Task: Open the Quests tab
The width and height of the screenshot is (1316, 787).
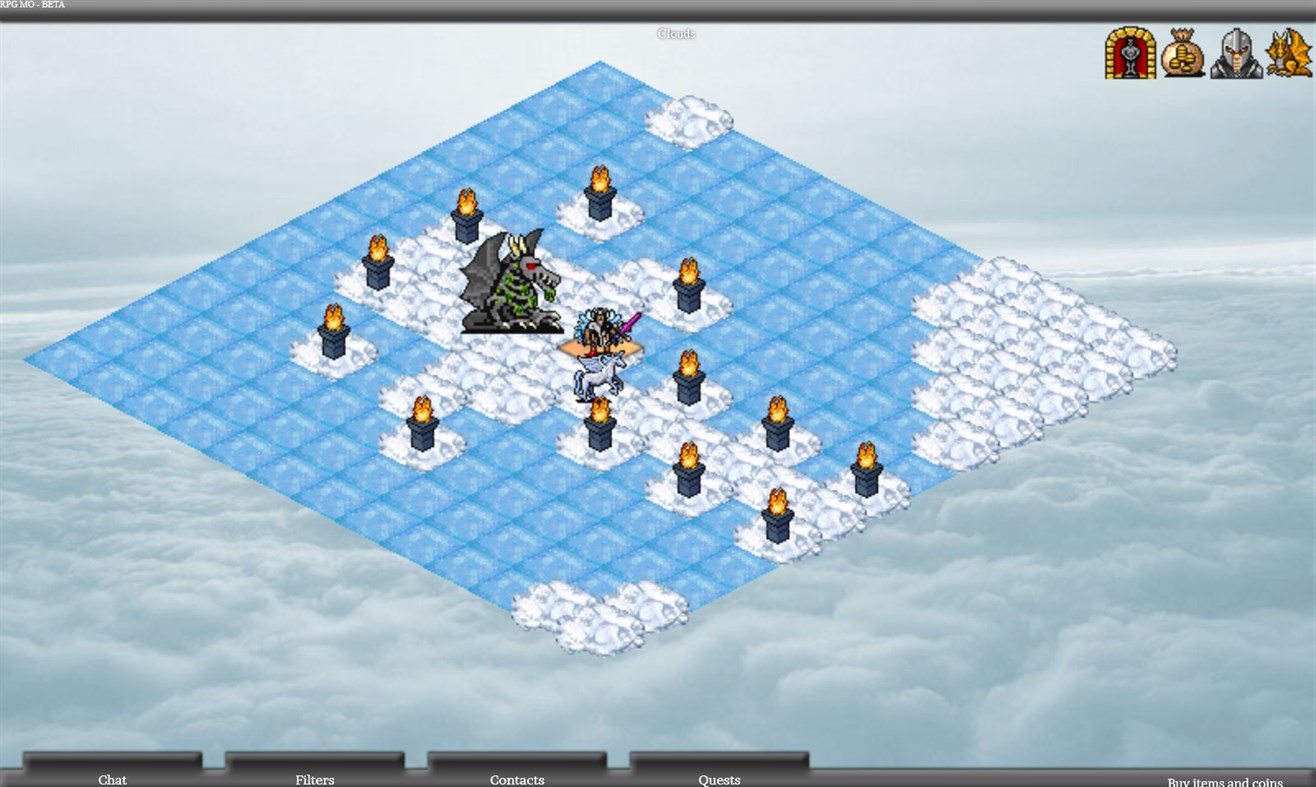Action: tap(718, 779)
